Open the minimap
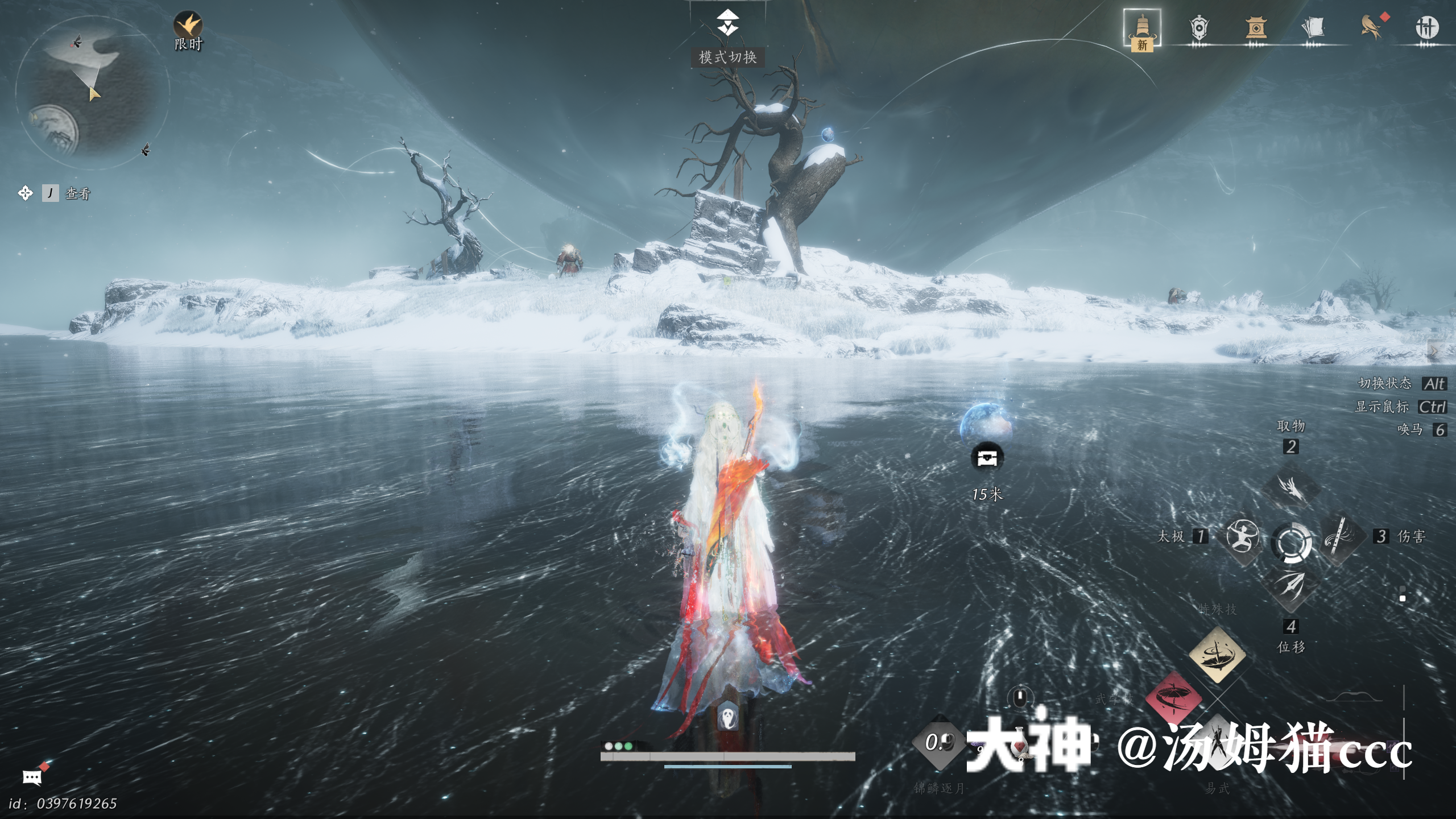1456x819 pixels. [92, 92]
